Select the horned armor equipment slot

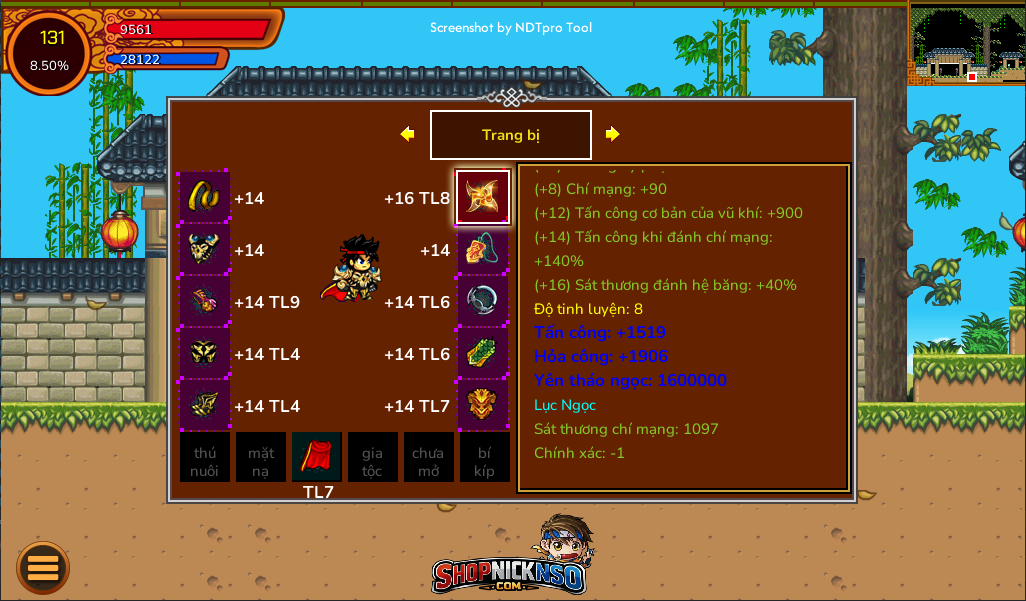tap(205, 249)
